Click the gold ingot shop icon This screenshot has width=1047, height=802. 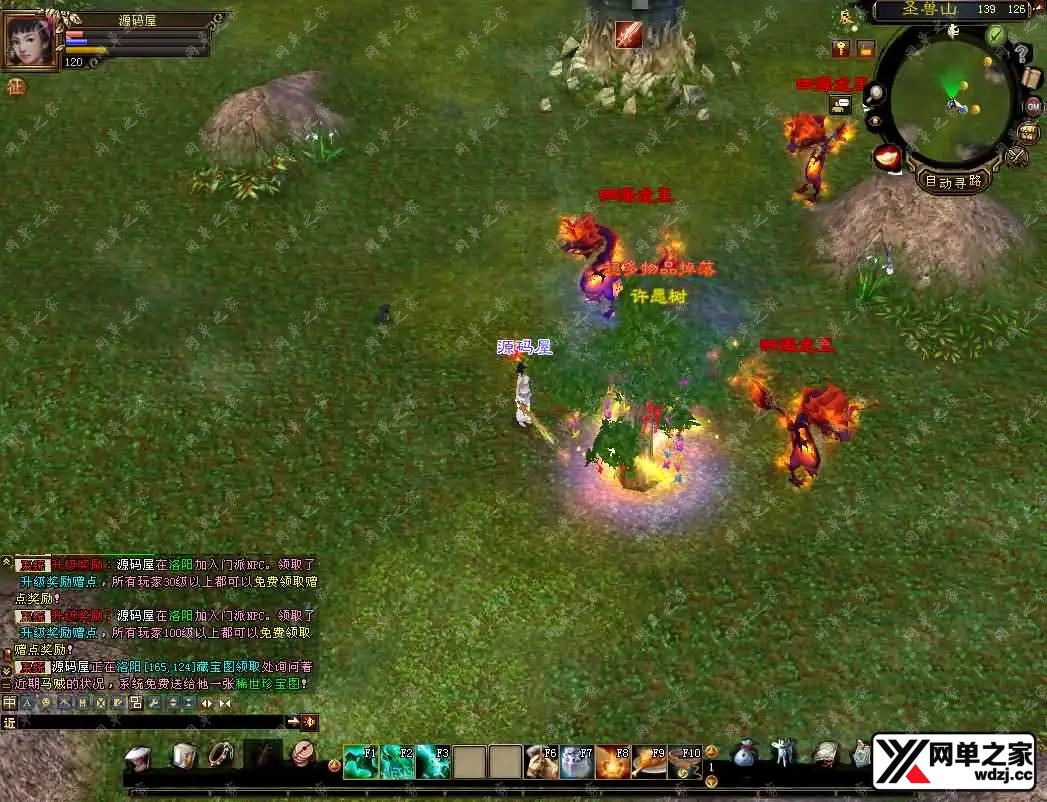point(887,157)
